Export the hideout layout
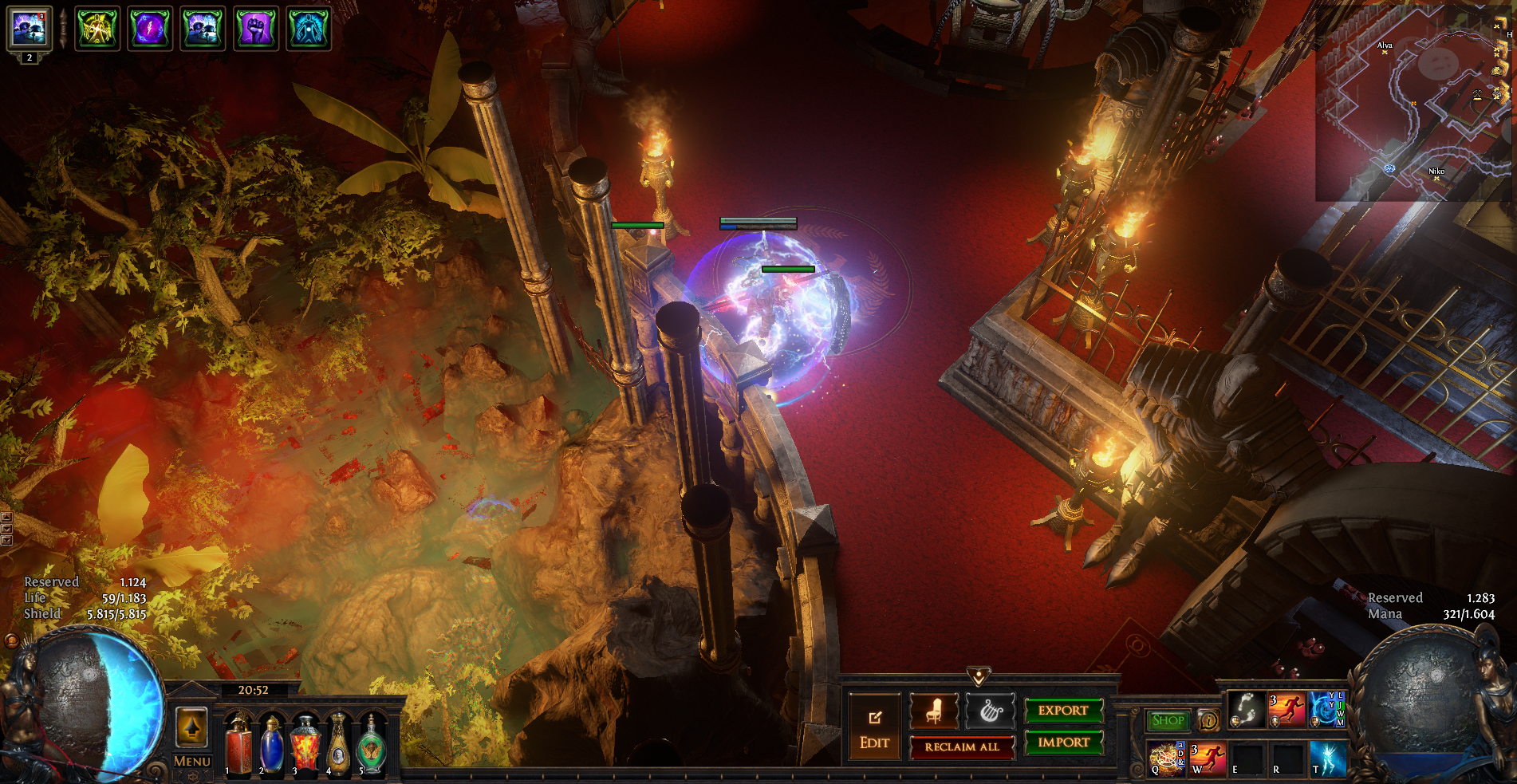The height and width of the screenshot is (784, 1517). pyautogui.click(x=1062, y=710)
